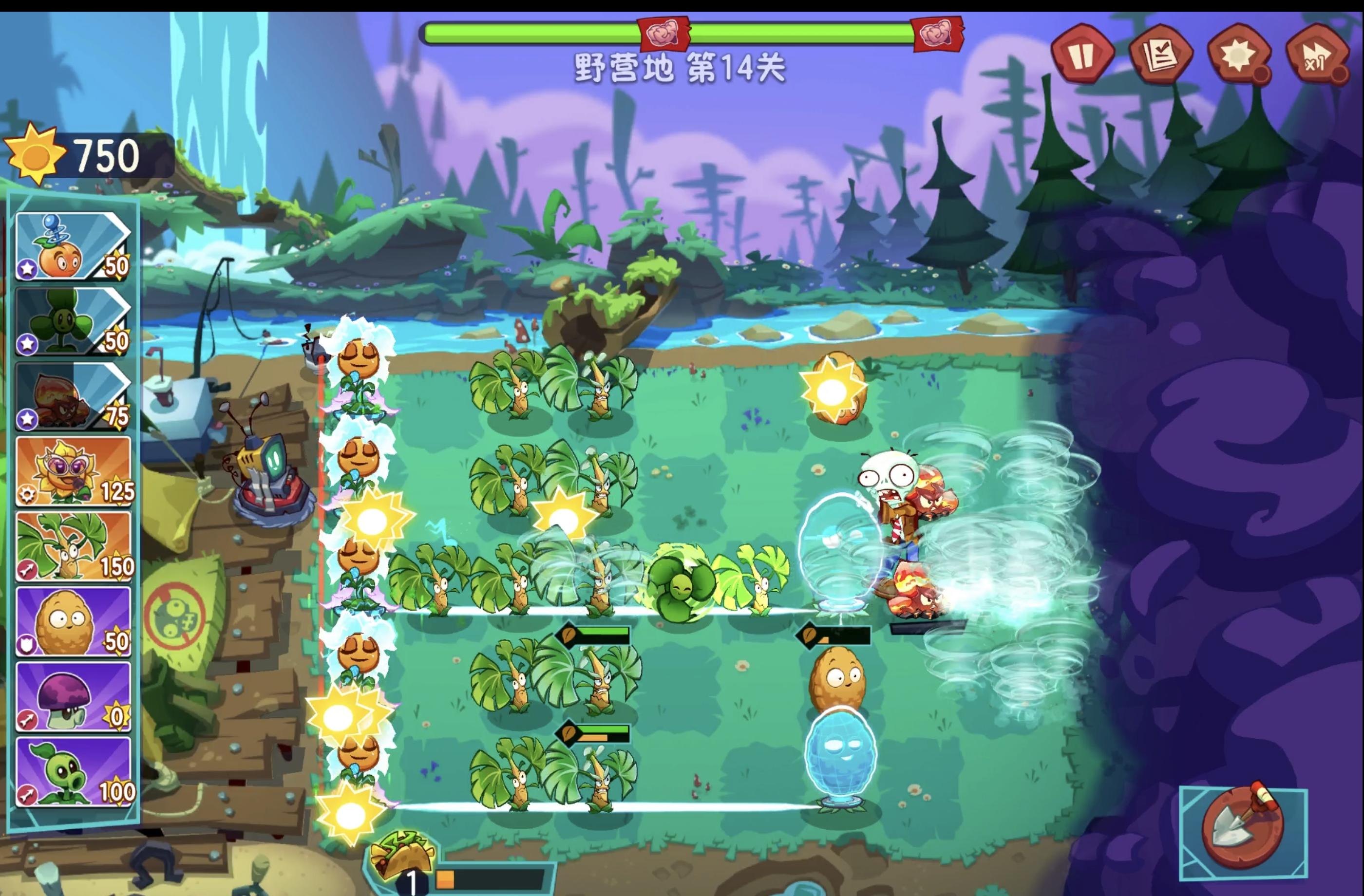
Task: Click the x1 speed fast-forward button
Action: 1318,55
